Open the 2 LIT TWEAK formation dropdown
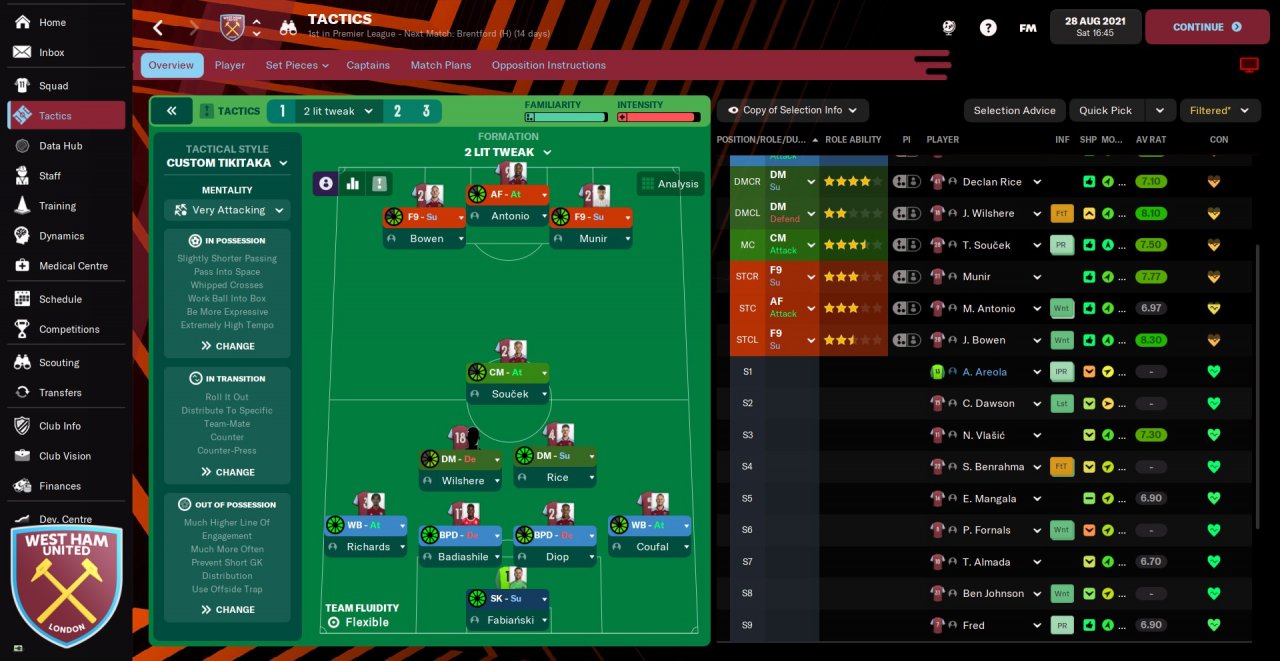The height and width of the screenshot is (661, 1280). [x=507, y=152]
